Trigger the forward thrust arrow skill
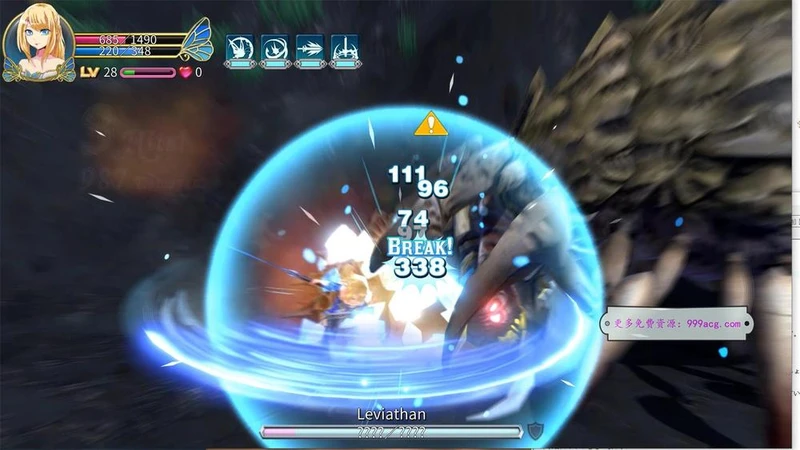 point(309,48)
